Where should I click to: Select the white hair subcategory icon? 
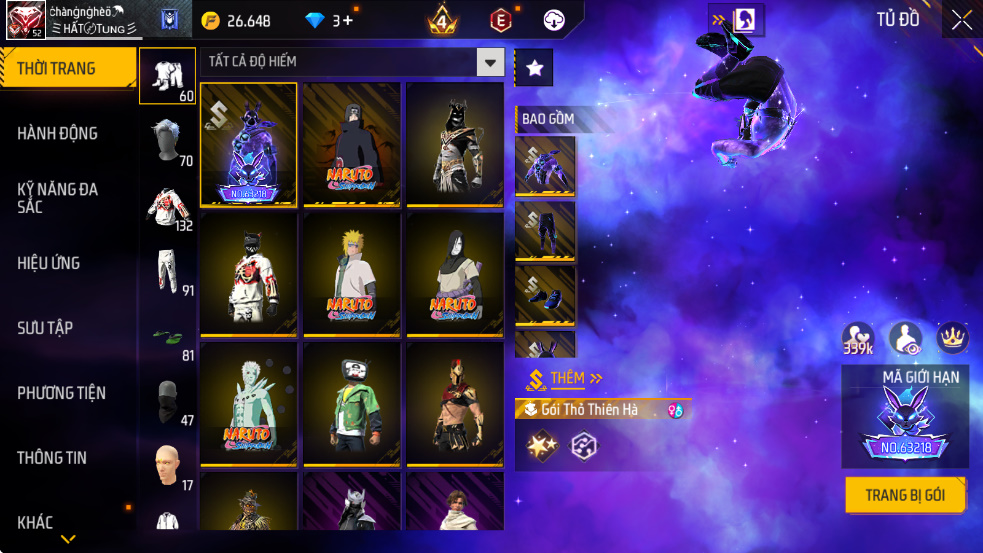coord(166,141)
